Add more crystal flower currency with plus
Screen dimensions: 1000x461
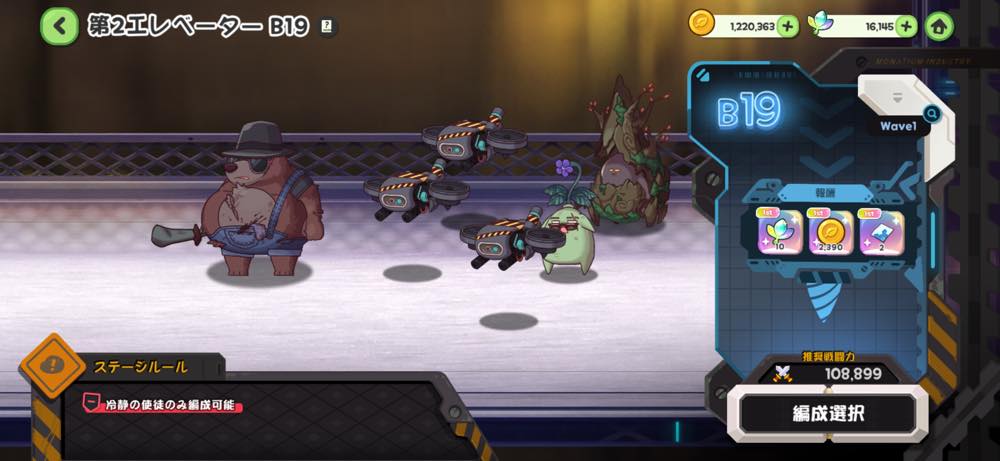(x=906, y=27)
